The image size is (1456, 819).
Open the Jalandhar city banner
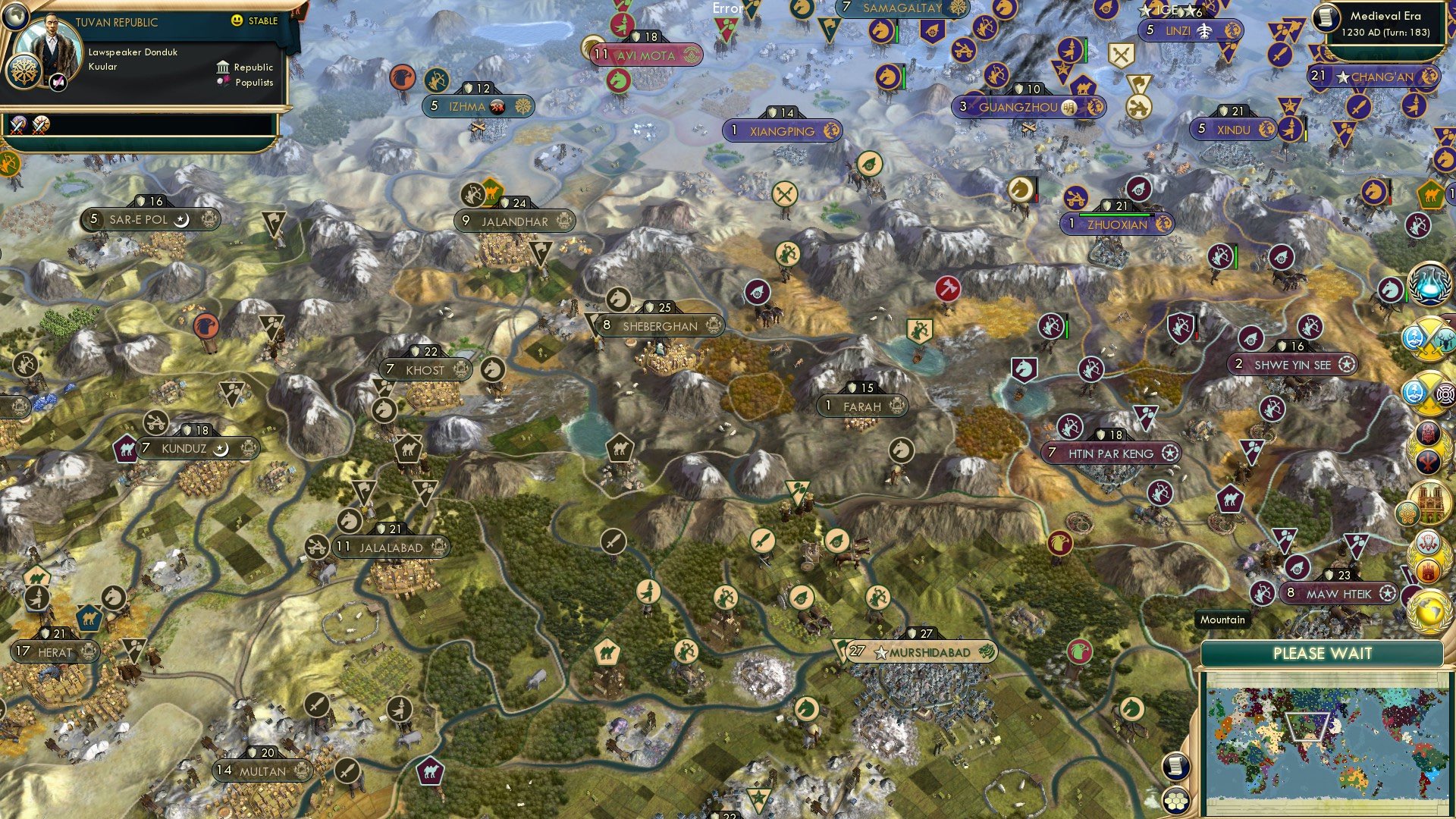pyautogui.click(x=514, y=221)
